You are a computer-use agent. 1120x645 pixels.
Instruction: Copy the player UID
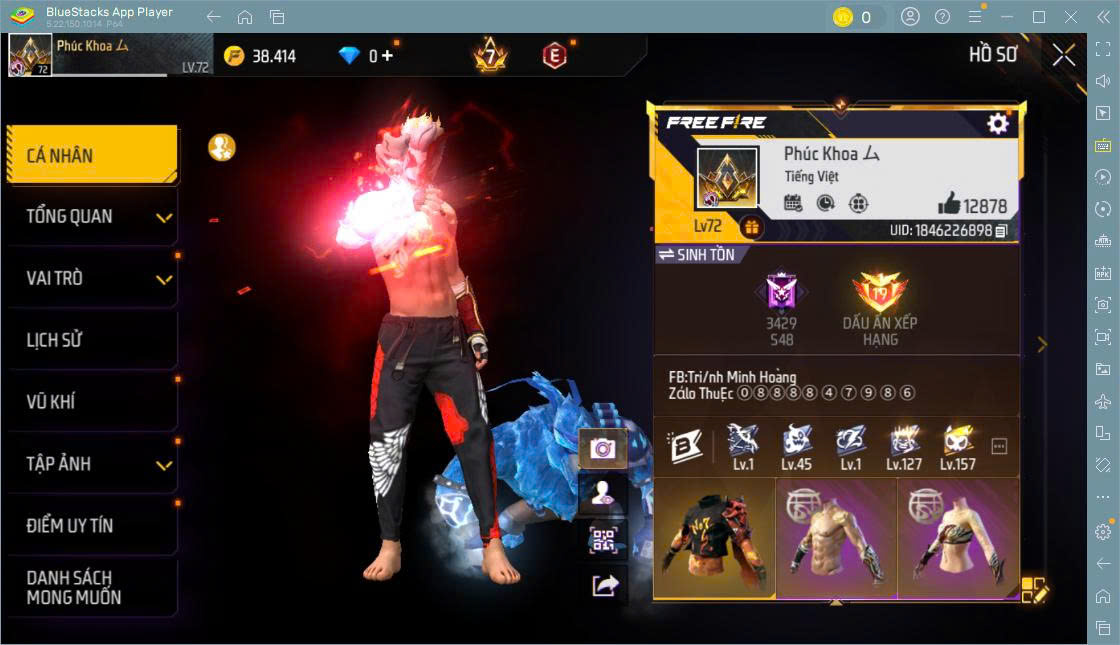(1001, 231)
